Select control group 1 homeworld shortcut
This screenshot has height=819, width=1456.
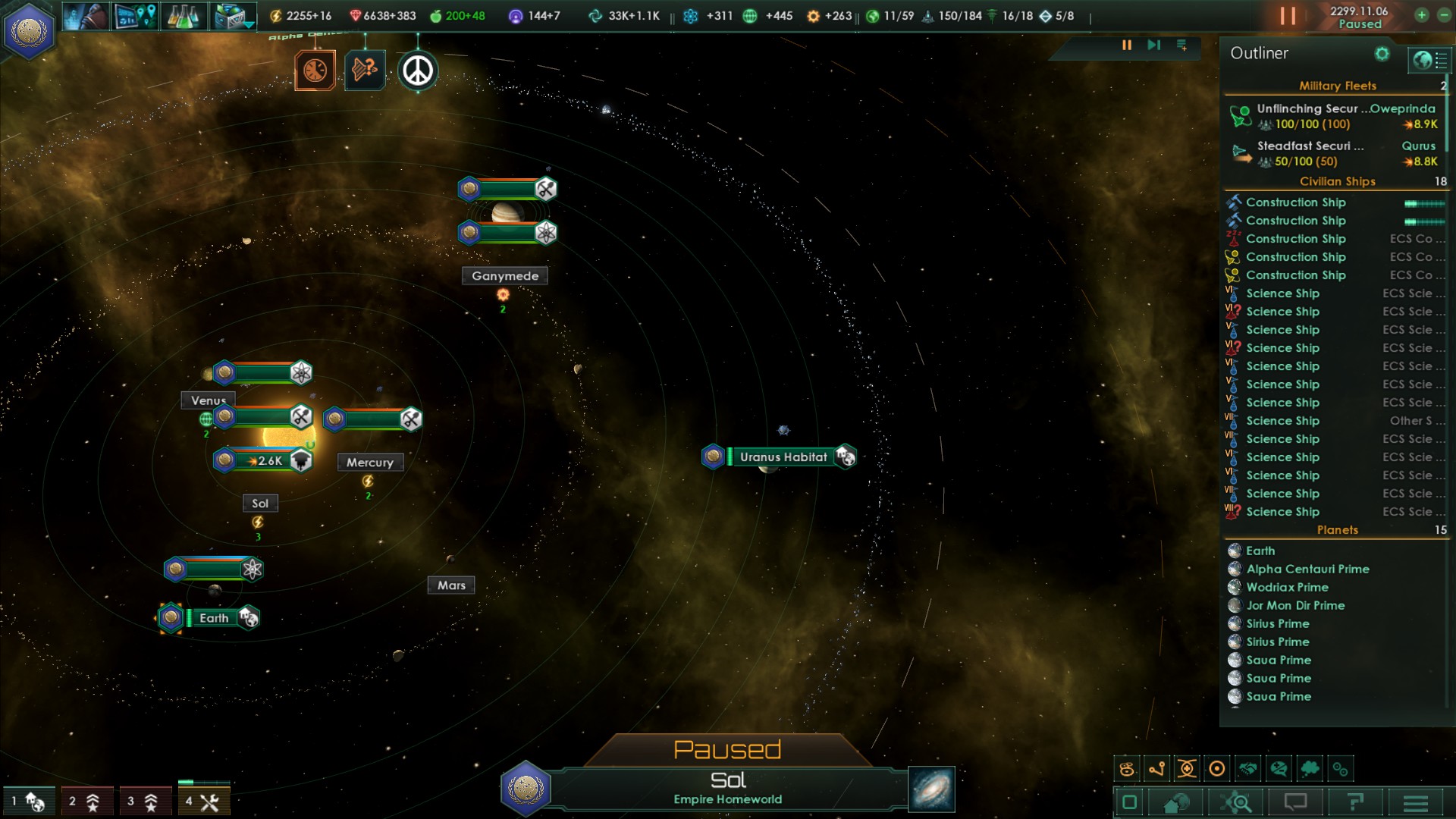coord(28,801)
